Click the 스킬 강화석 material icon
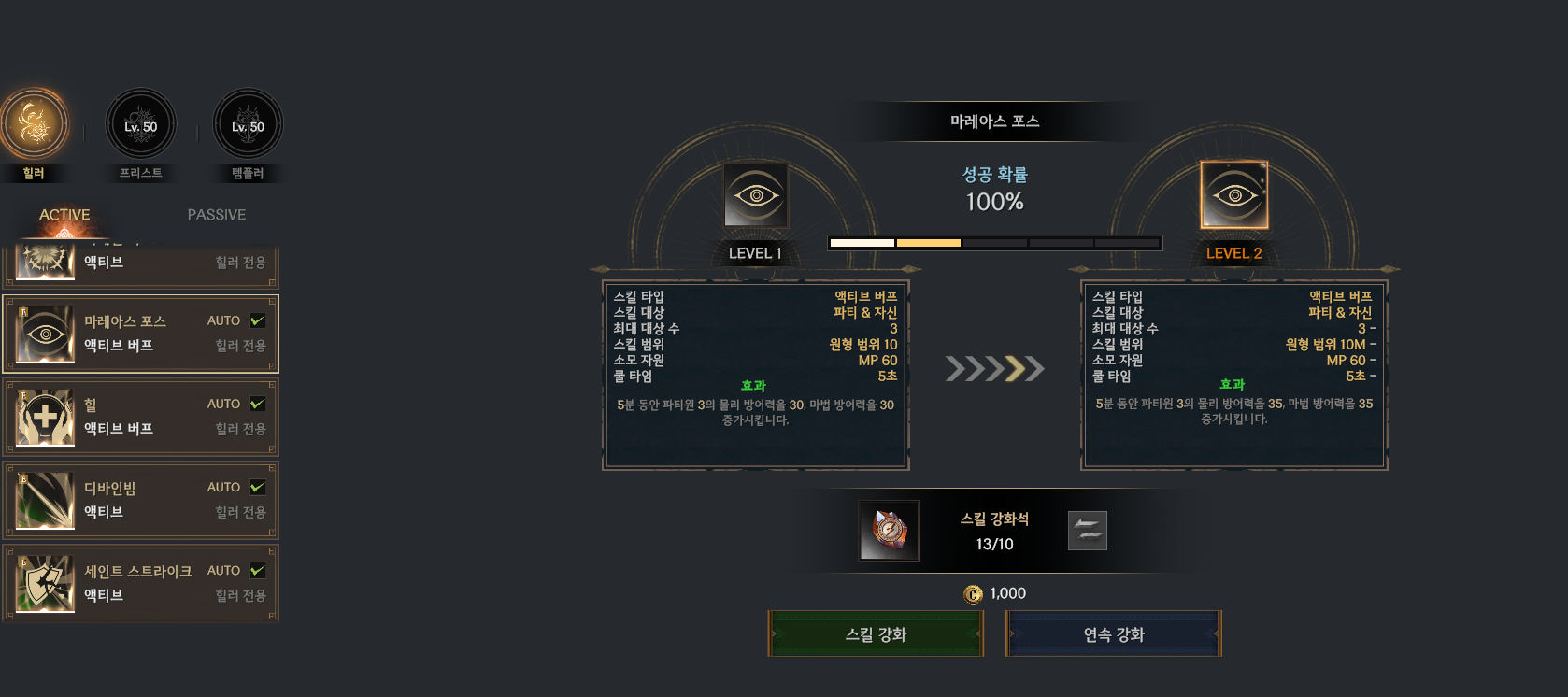 pos(889,531)
